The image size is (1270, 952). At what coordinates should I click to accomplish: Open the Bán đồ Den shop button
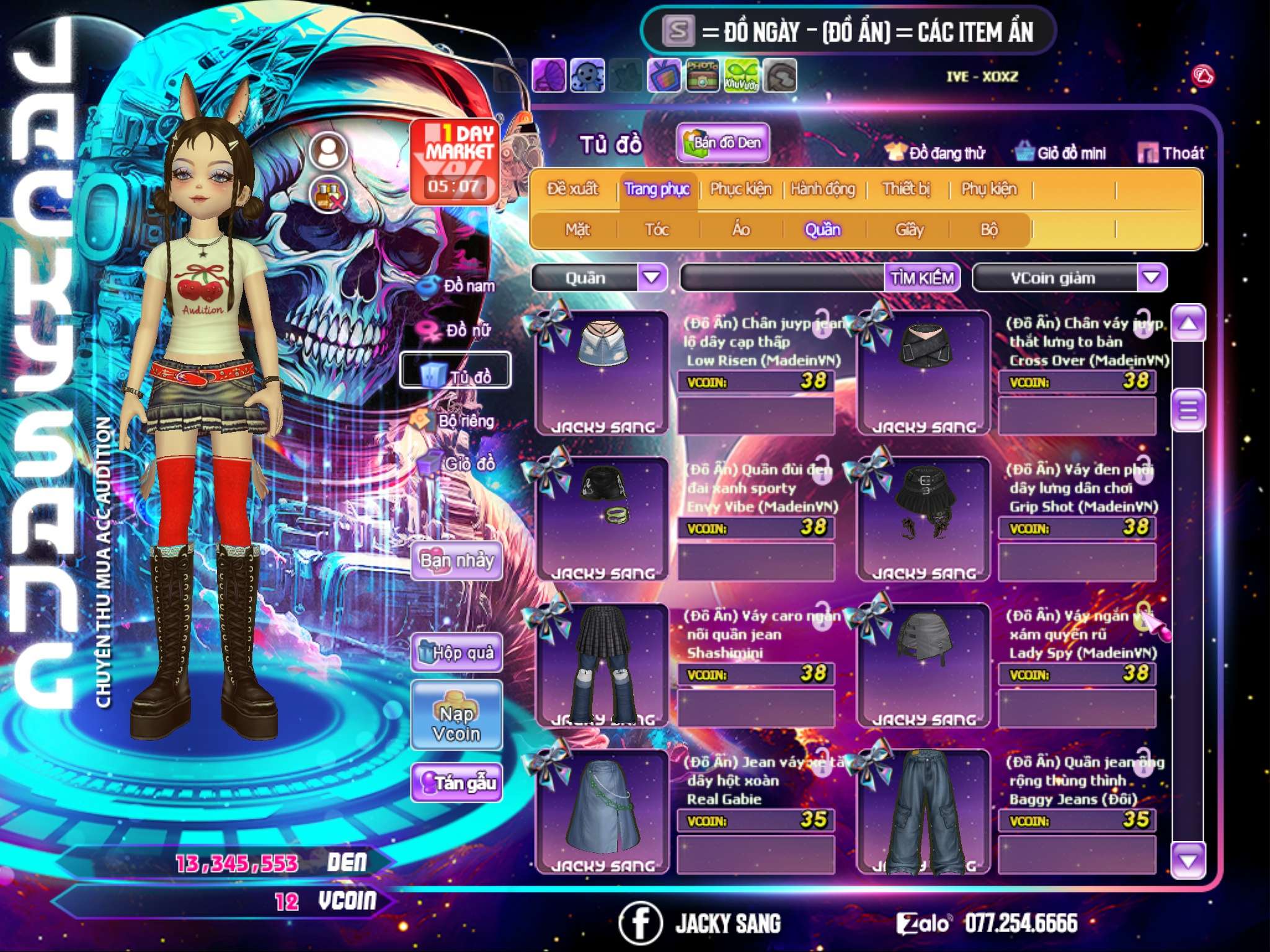pos(722,143)
